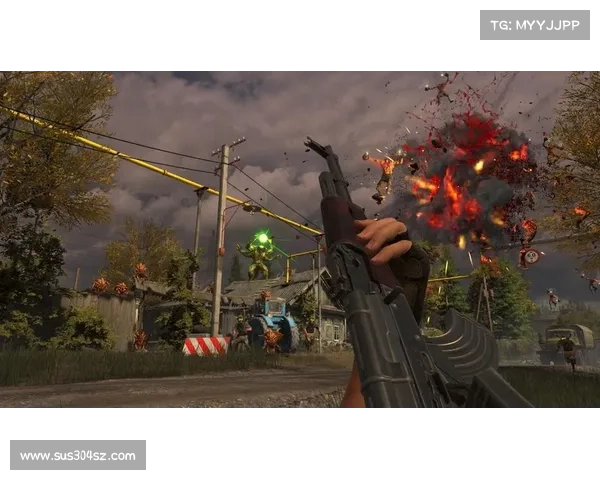
Task: Open the www.sus304sz.com website link
Action: 79,456
